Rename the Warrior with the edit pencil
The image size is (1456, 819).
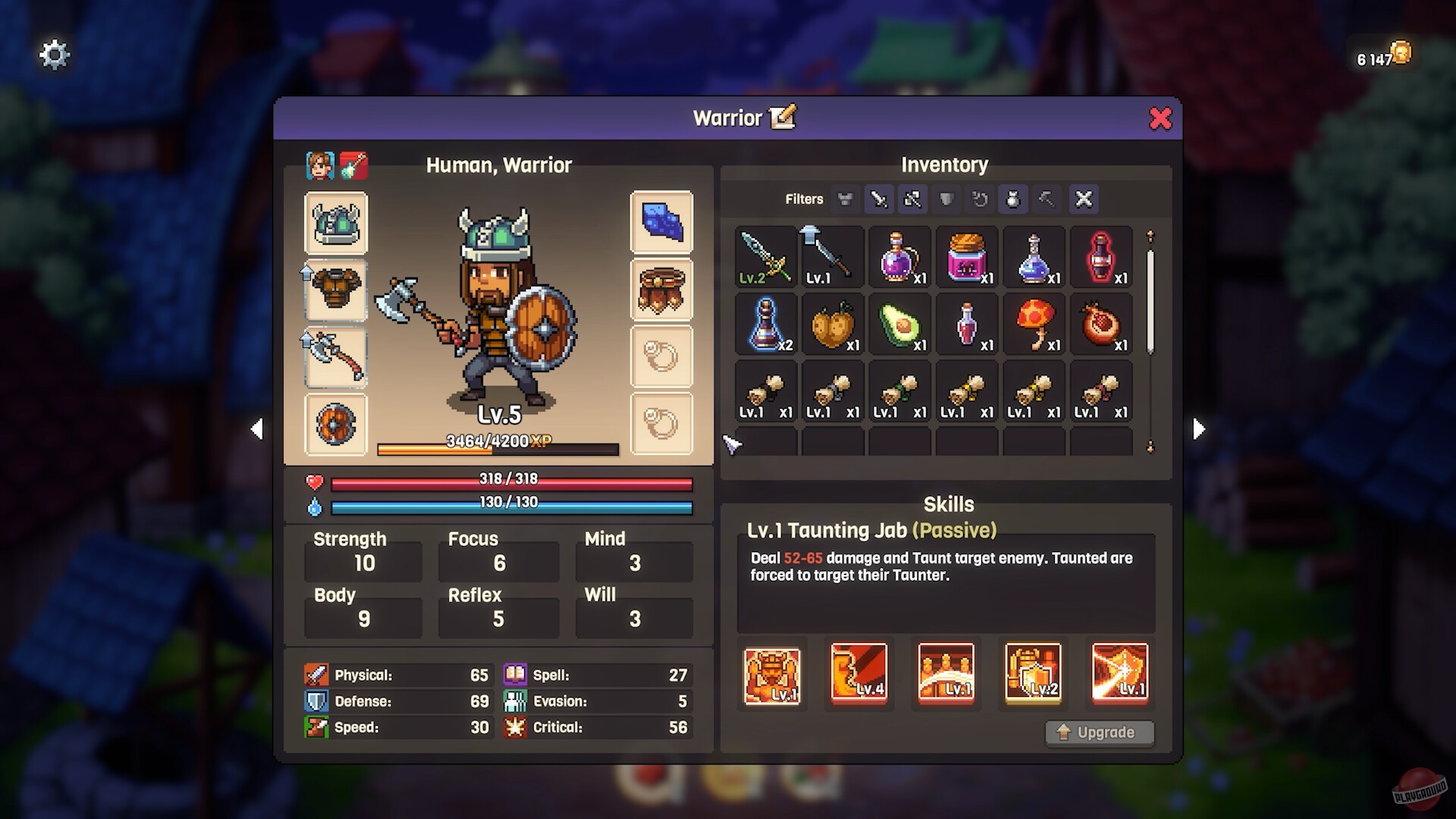(x=783, y=118)
